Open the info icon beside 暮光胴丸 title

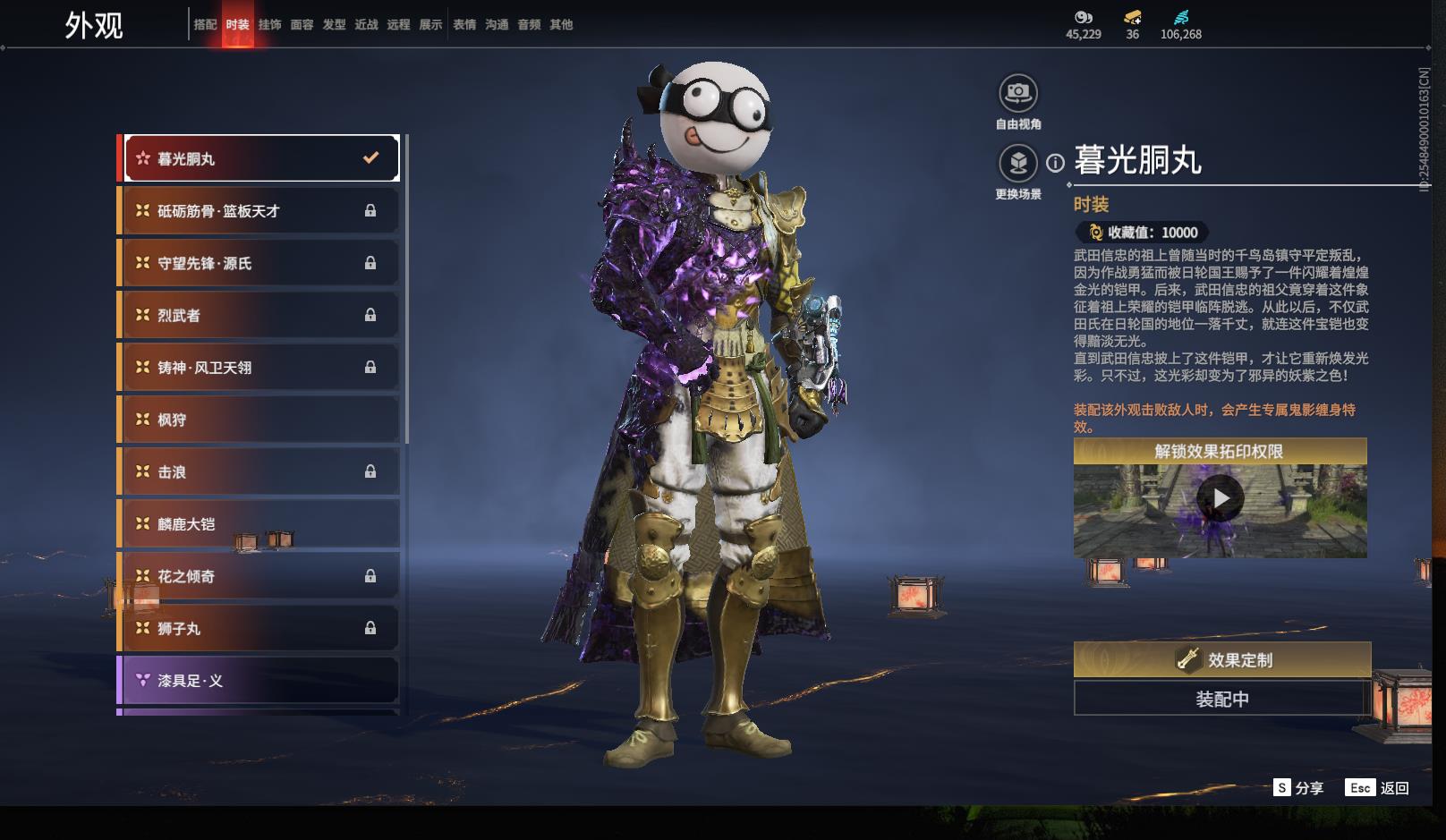[x=1056, y=163]
